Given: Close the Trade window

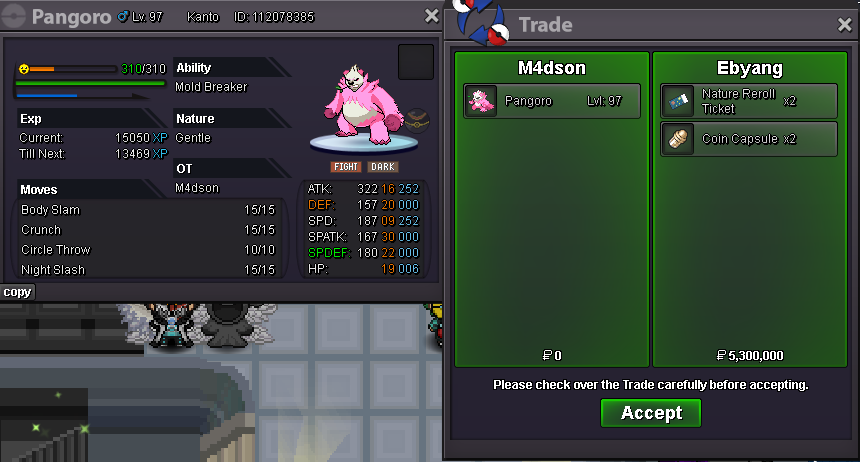Looking at the screenshot, I should [845, 25].
